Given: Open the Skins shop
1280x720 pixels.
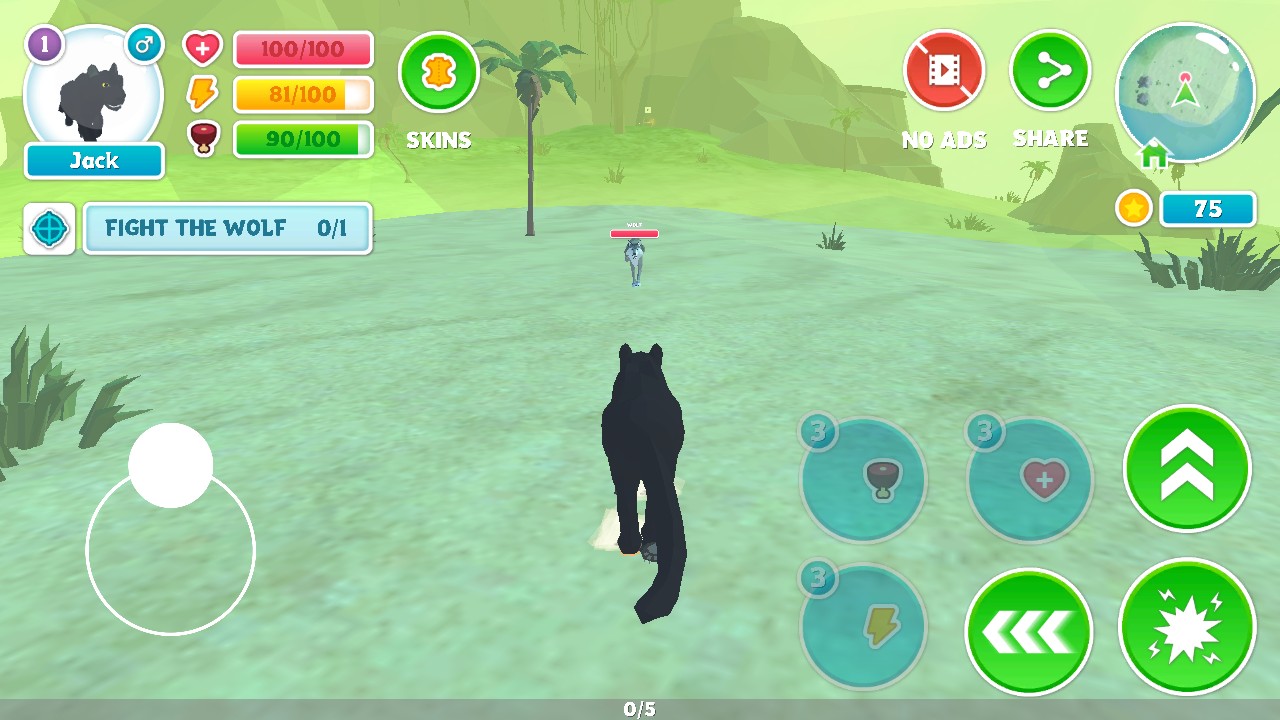Looking at the screenshot, I should point(439,73).
